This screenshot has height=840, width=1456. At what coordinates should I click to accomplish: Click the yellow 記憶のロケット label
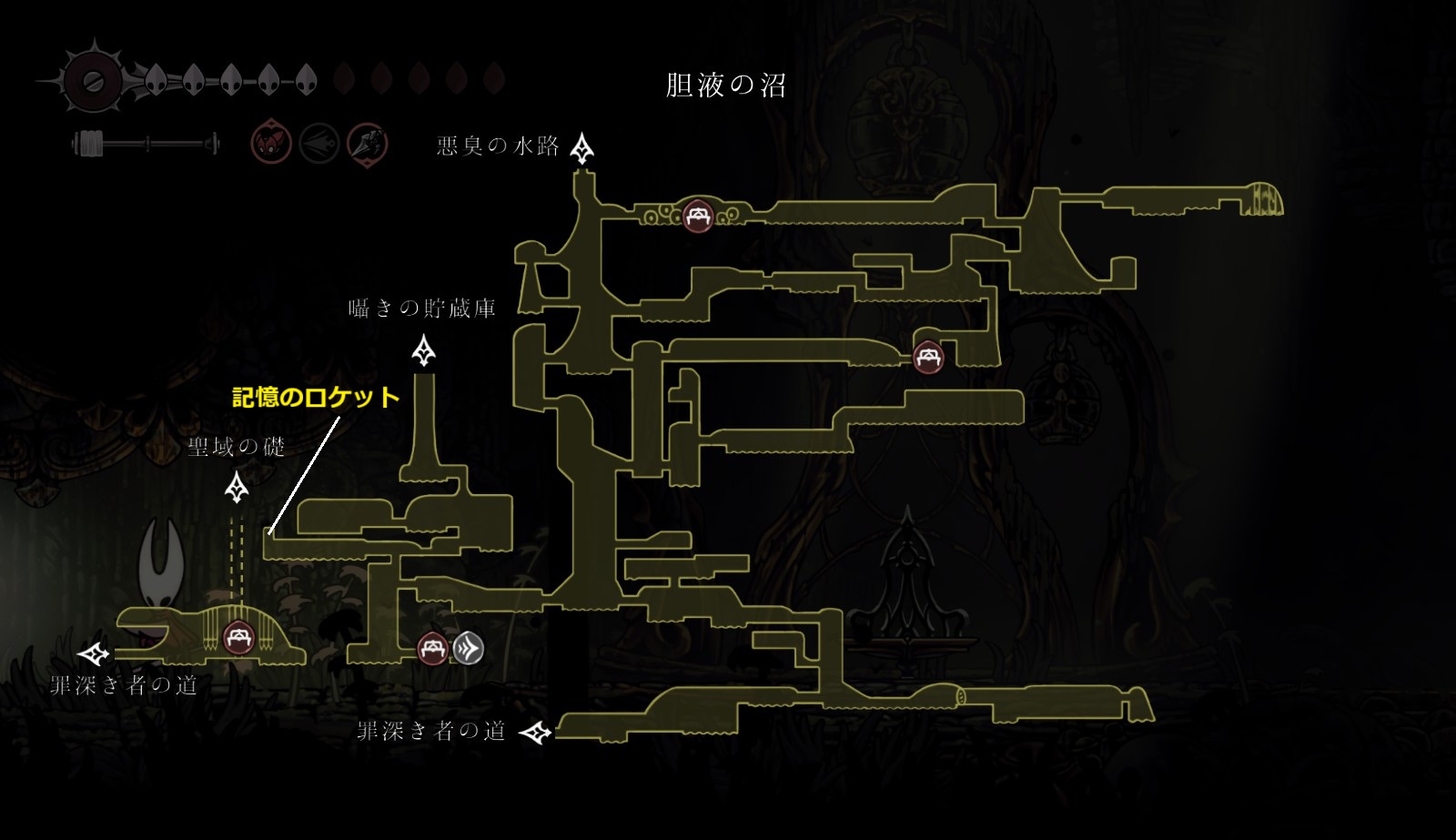[316, 397]
